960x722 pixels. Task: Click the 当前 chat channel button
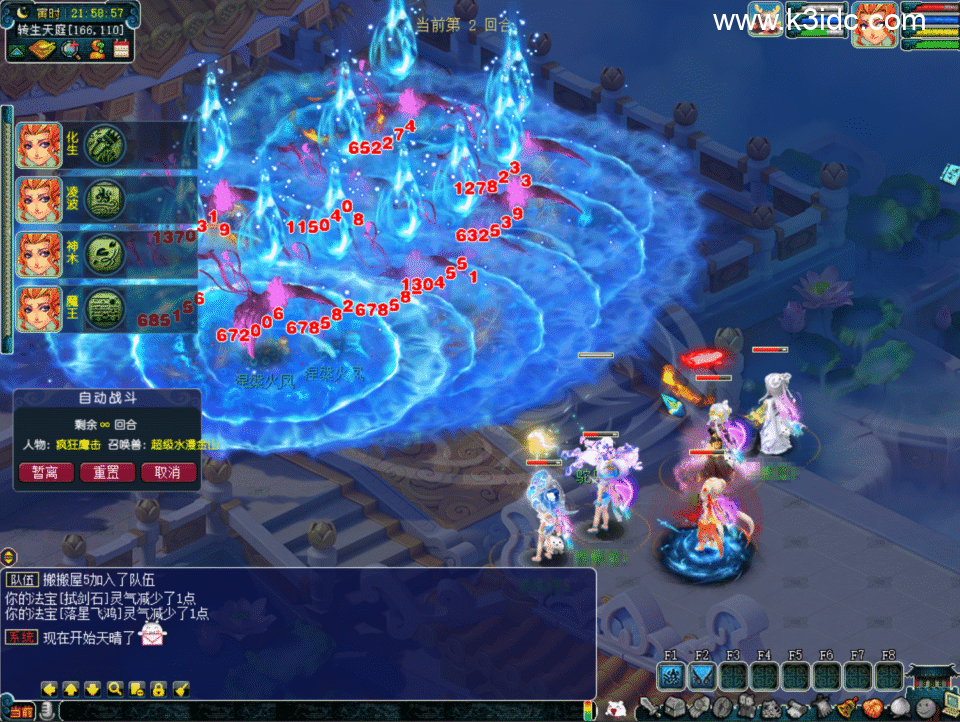coord(22,711)
